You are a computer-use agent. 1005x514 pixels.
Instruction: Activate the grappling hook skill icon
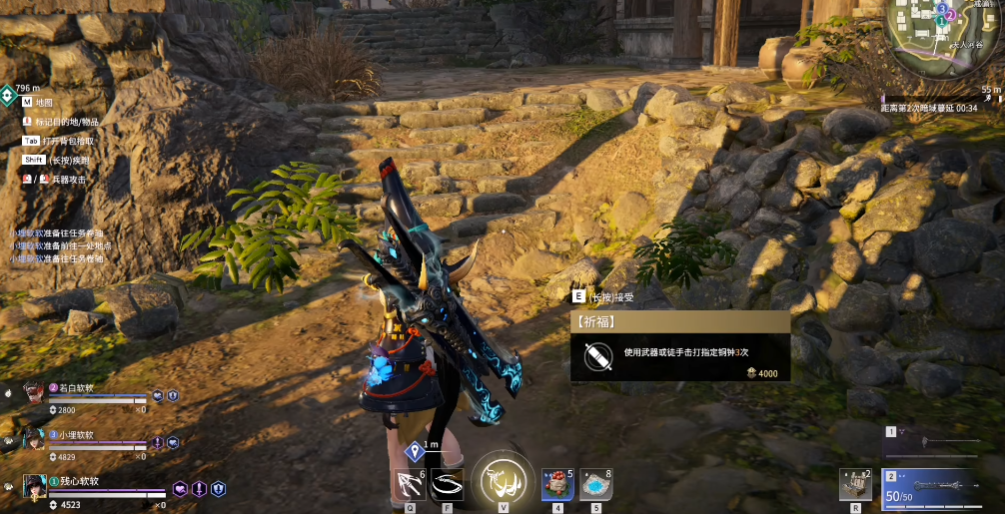point(410,486)
